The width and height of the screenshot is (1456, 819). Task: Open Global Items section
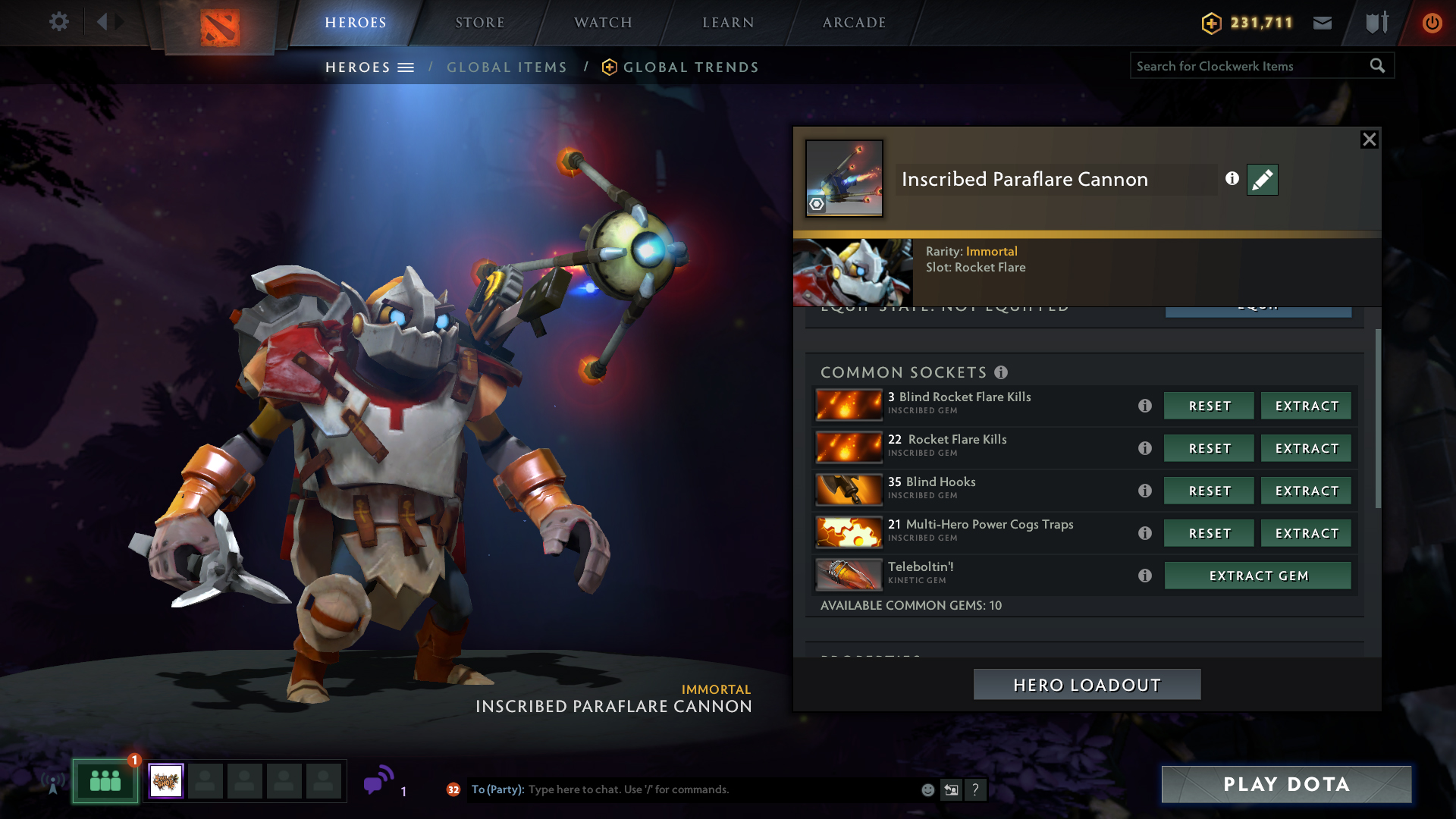[507, 67]
